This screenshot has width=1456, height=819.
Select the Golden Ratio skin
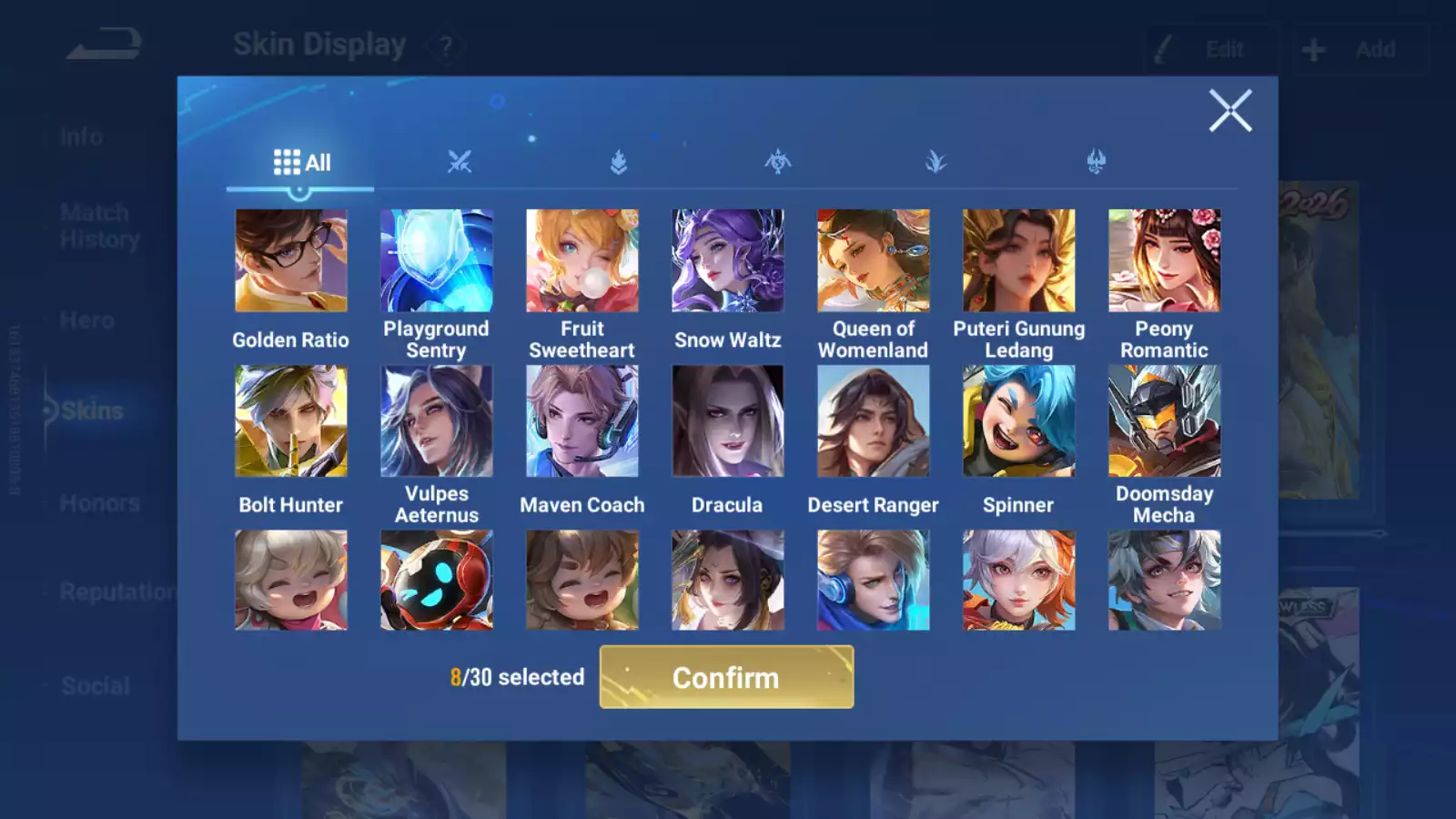[x=290, y=259]
